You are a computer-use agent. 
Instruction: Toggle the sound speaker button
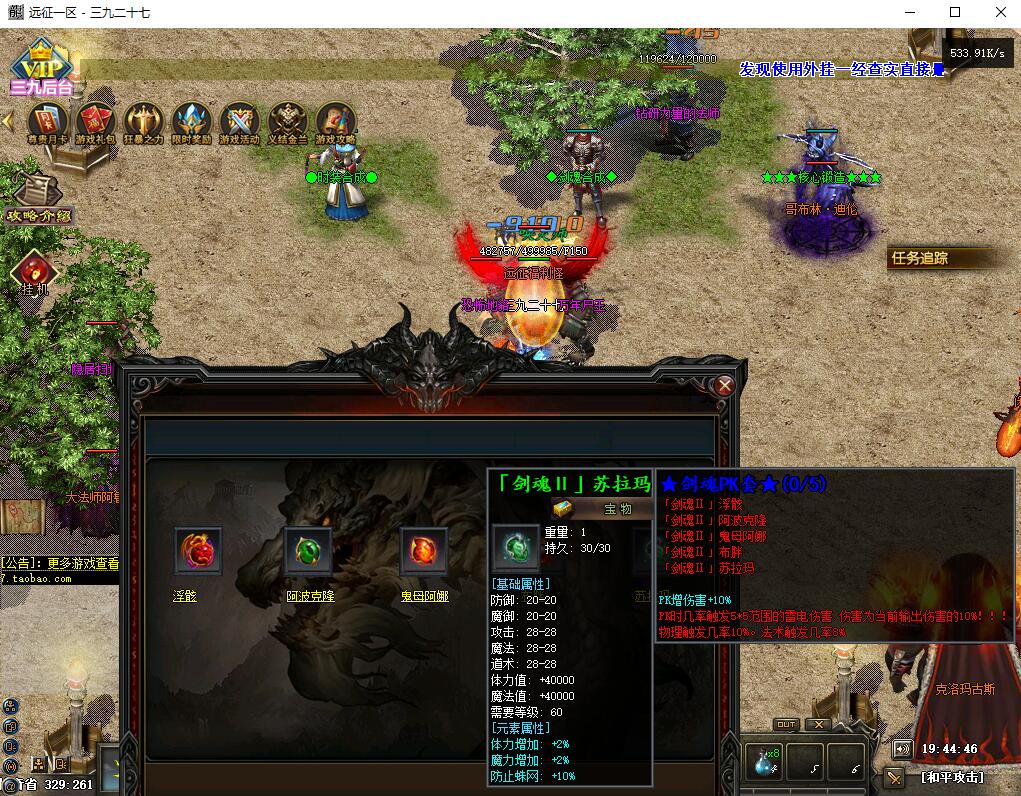click(903, 748)
